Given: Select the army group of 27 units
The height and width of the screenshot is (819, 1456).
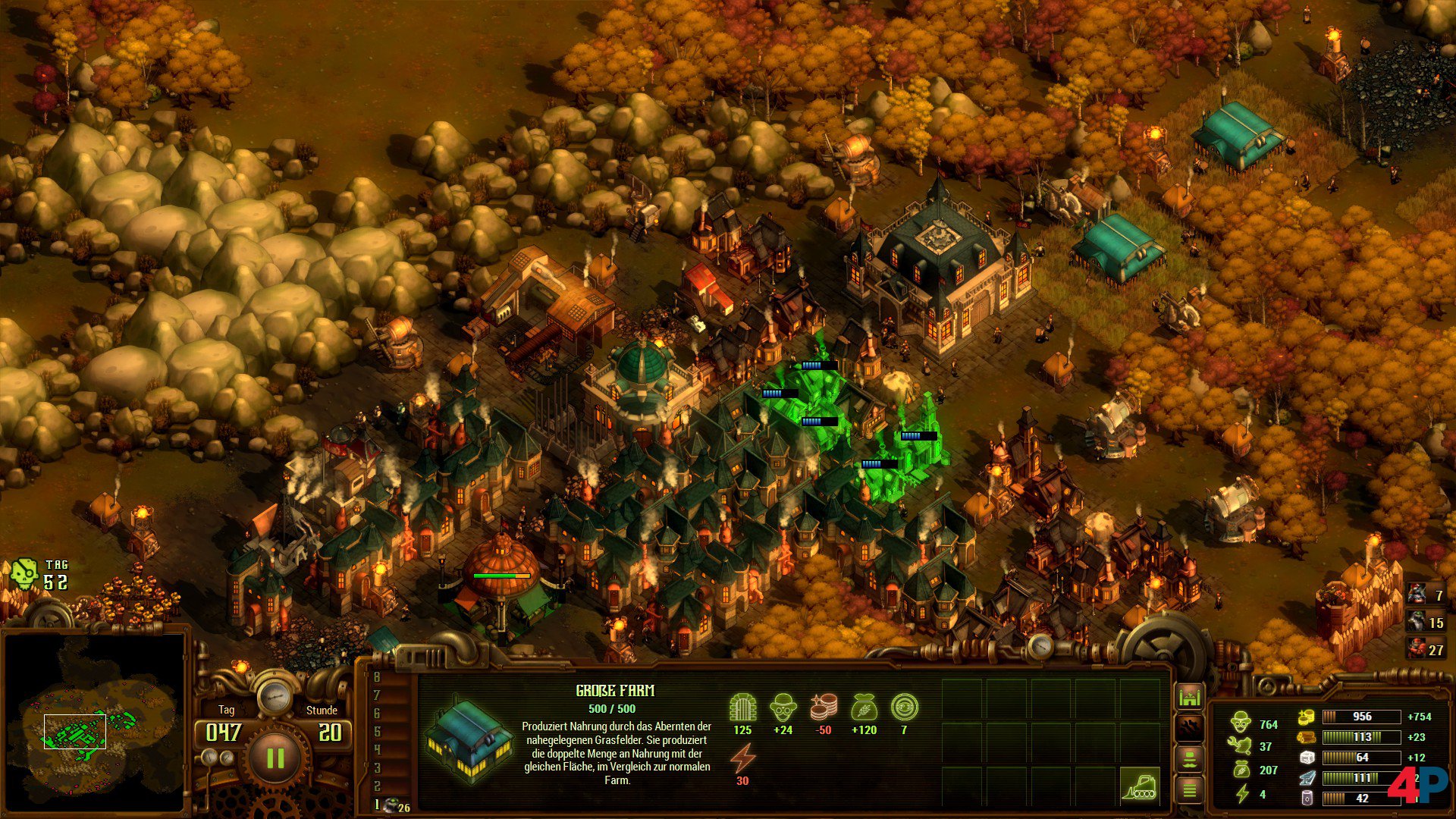Looking at the screenshot, I should 1426,649.
